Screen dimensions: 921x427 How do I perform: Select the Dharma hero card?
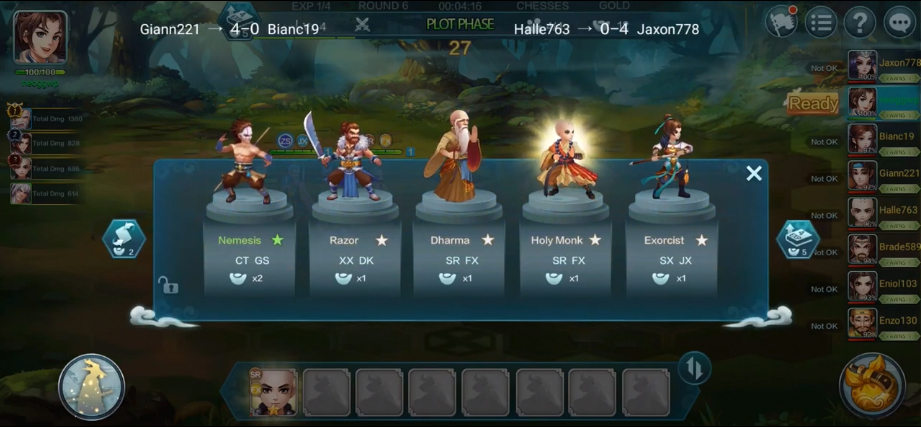pyautogui.click(x=461, y=250)
